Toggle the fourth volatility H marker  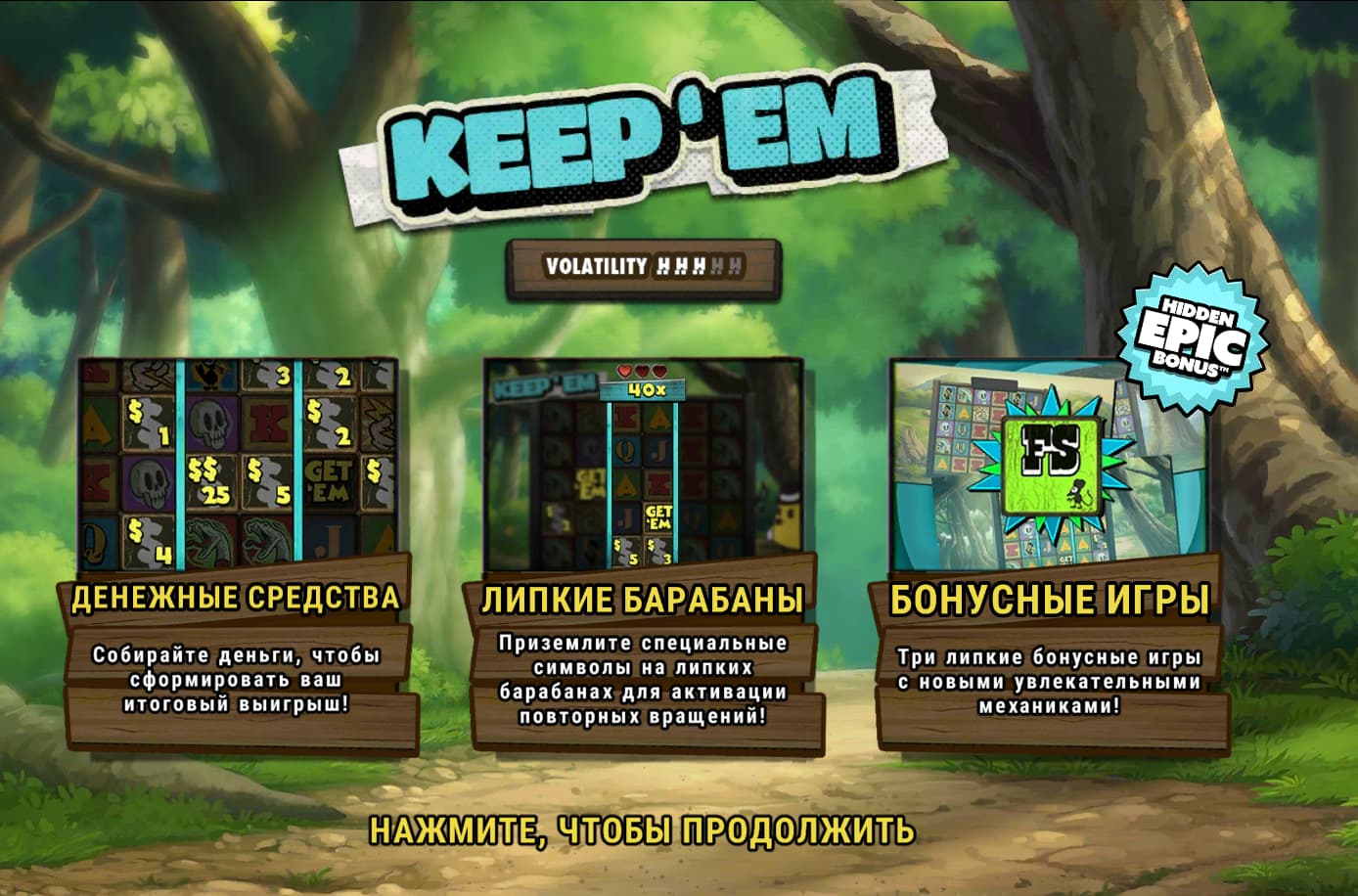click(x=717, y=264)
